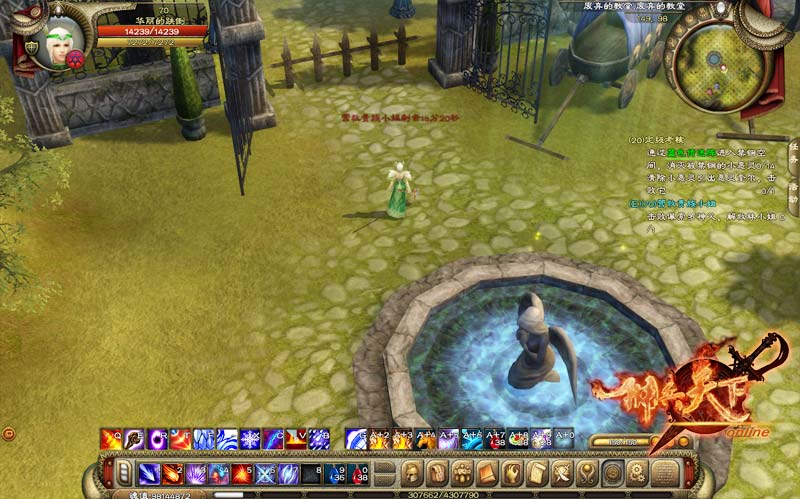The width and height of the screenshot is (800, 499).
Task: Use the blue potion in slot 9
Action: (x=337, y=473)
